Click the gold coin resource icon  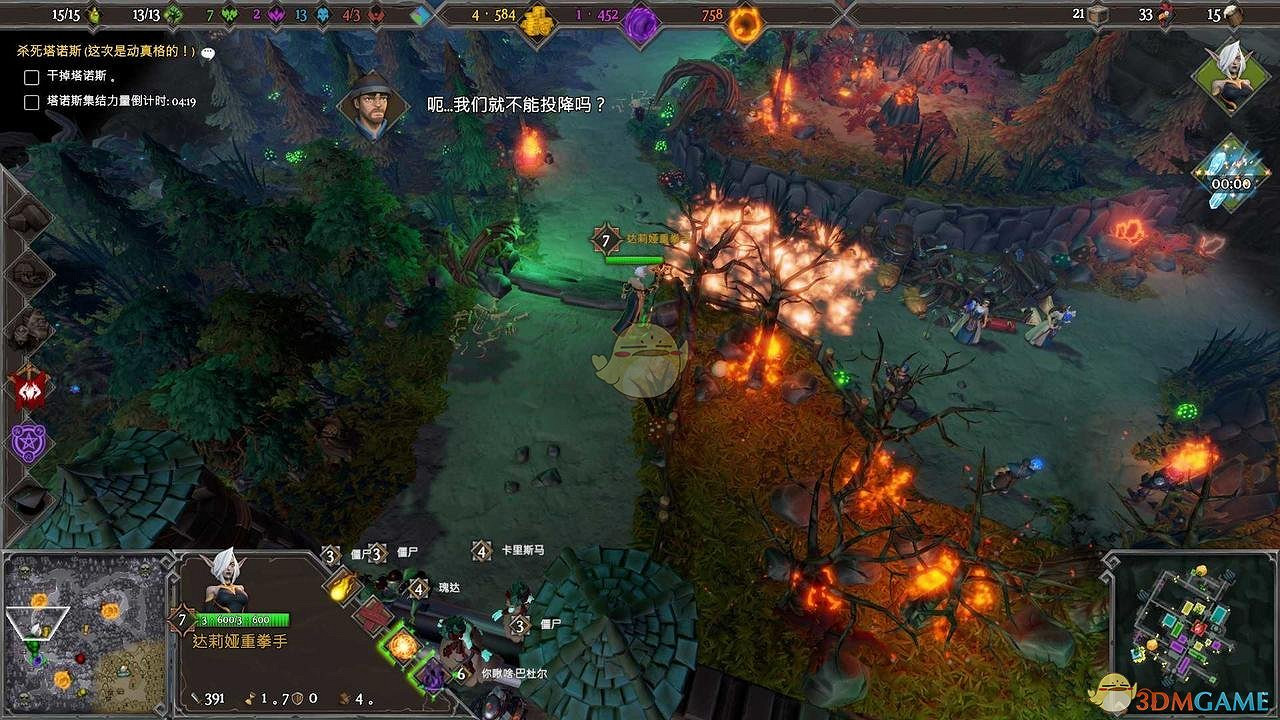click(536, 16)
